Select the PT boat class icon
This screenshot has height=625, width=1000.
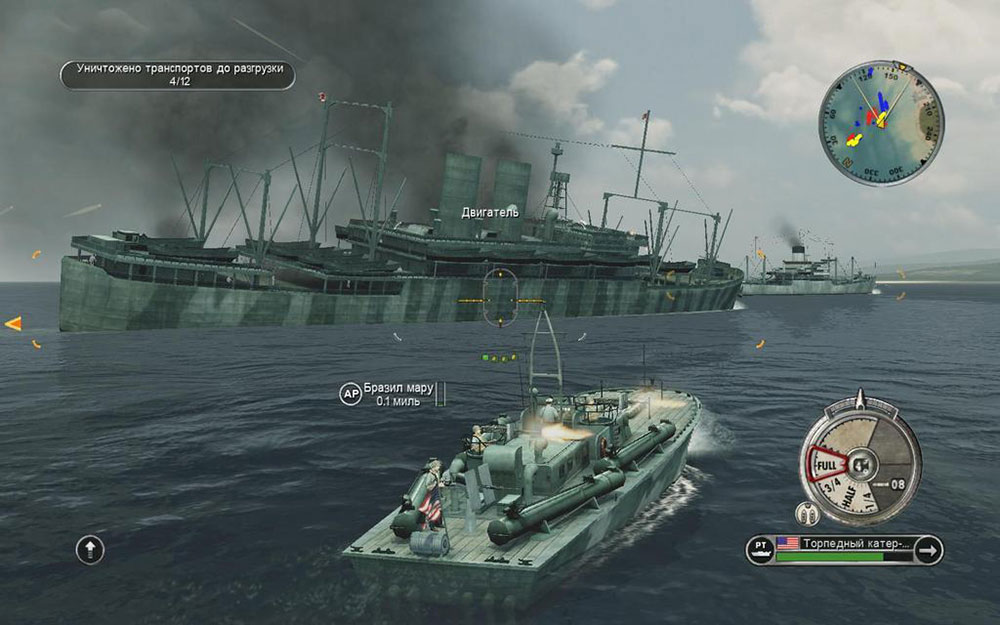click(762, 549)
